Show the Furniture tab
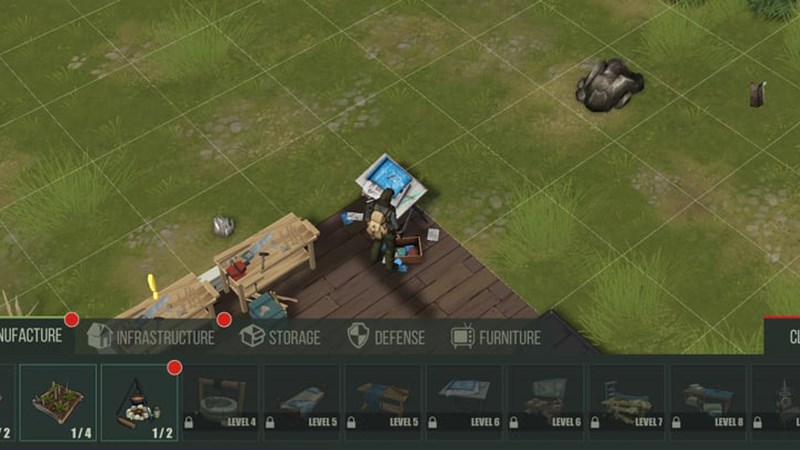 [x=496, y=337]
